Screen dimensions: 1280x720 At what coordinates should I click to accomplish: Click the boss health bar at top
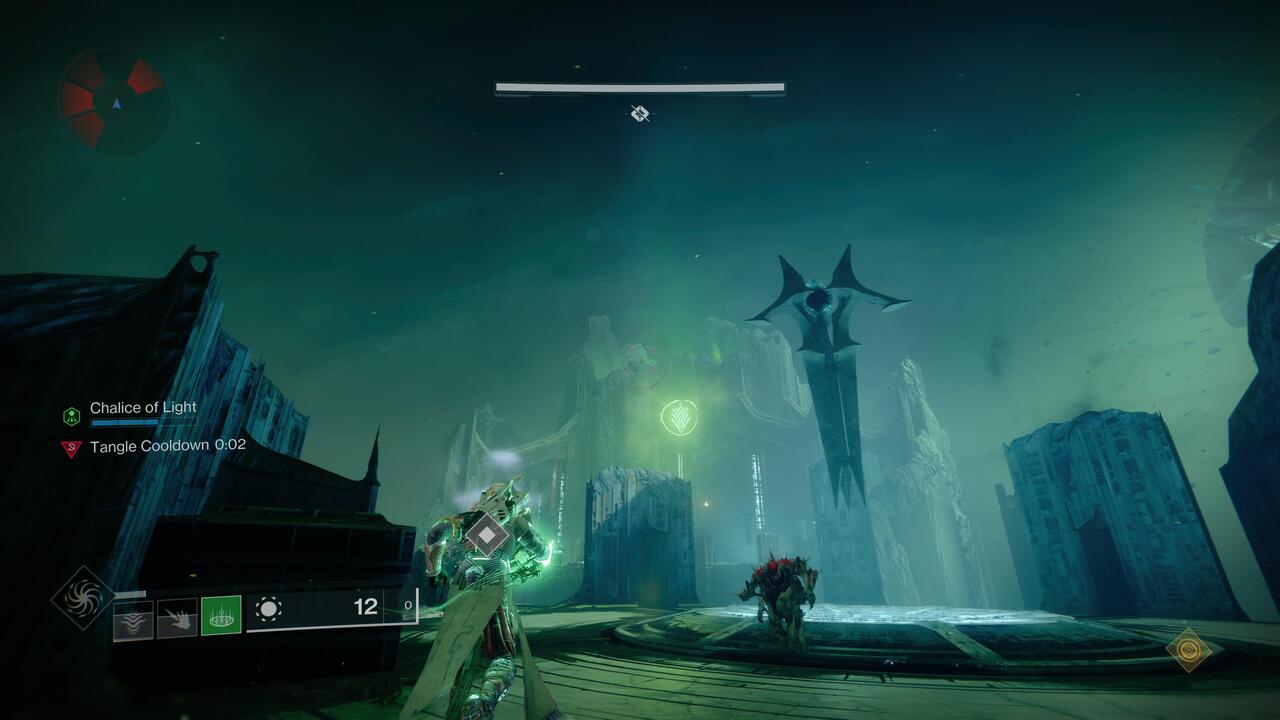639,88
